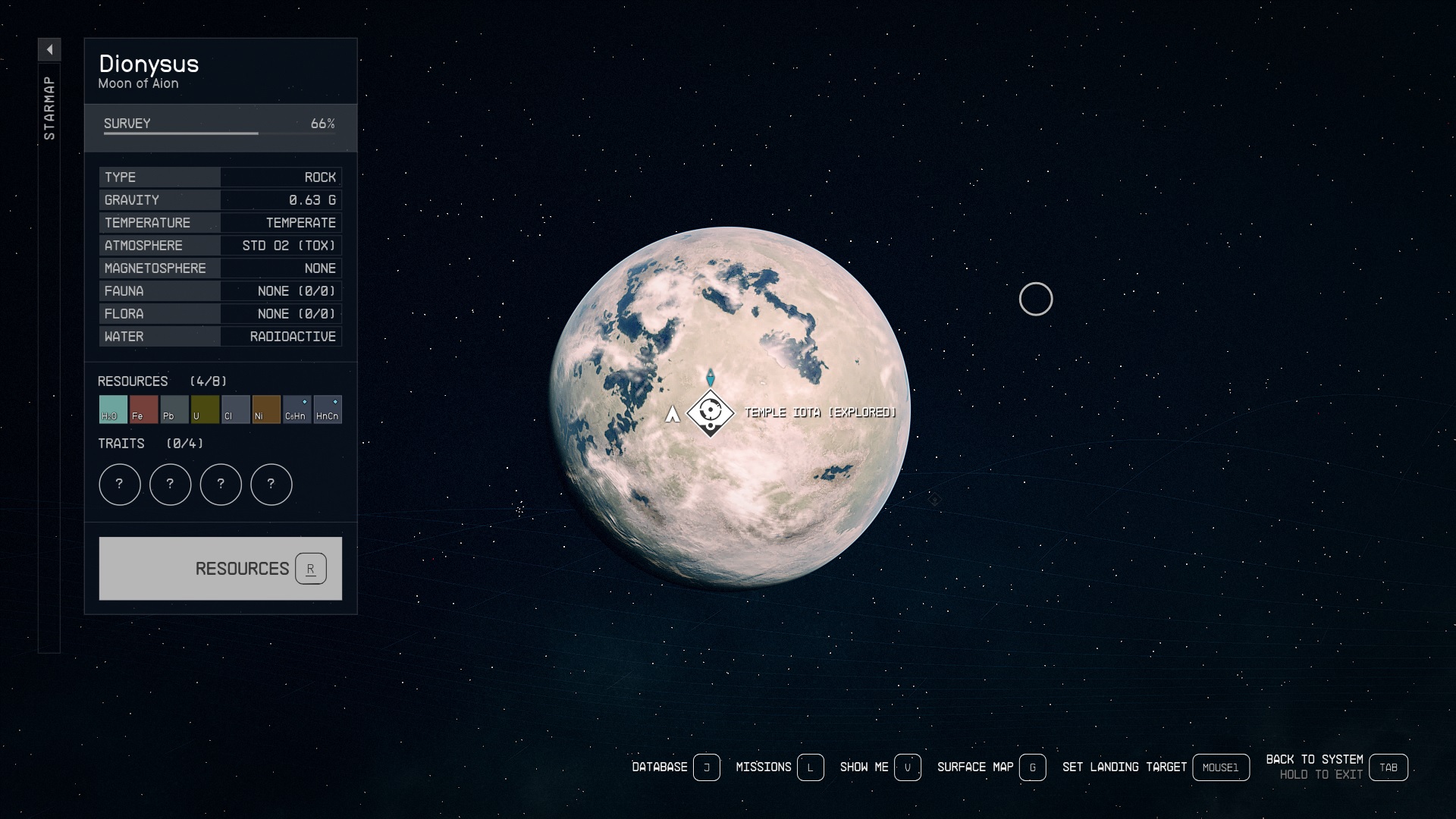Select the H2O water resource tile
1456x819 pixels.
113,409
